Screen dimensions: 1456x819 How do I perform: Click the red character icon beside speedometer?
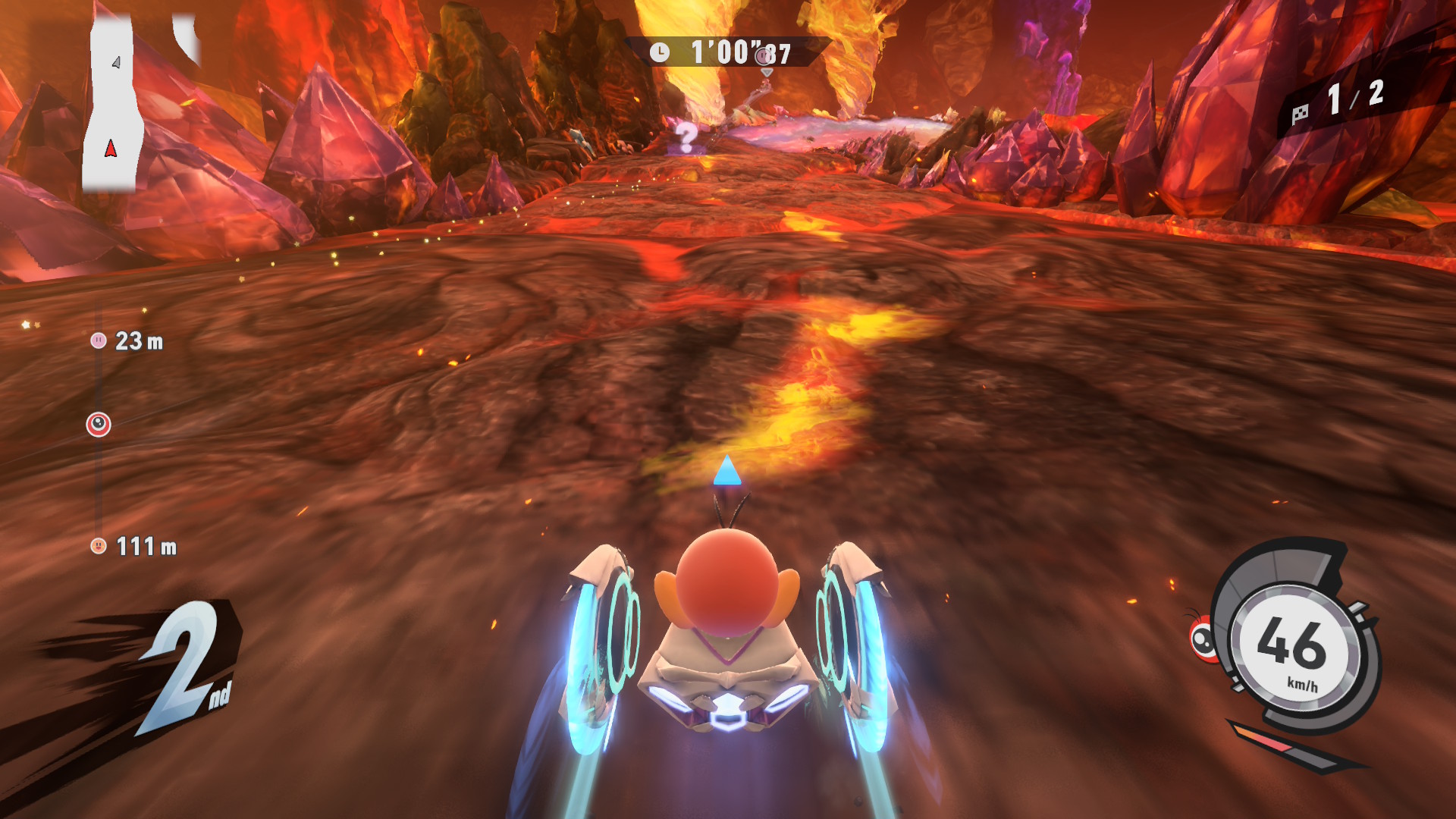click(x=1203, y=639)
